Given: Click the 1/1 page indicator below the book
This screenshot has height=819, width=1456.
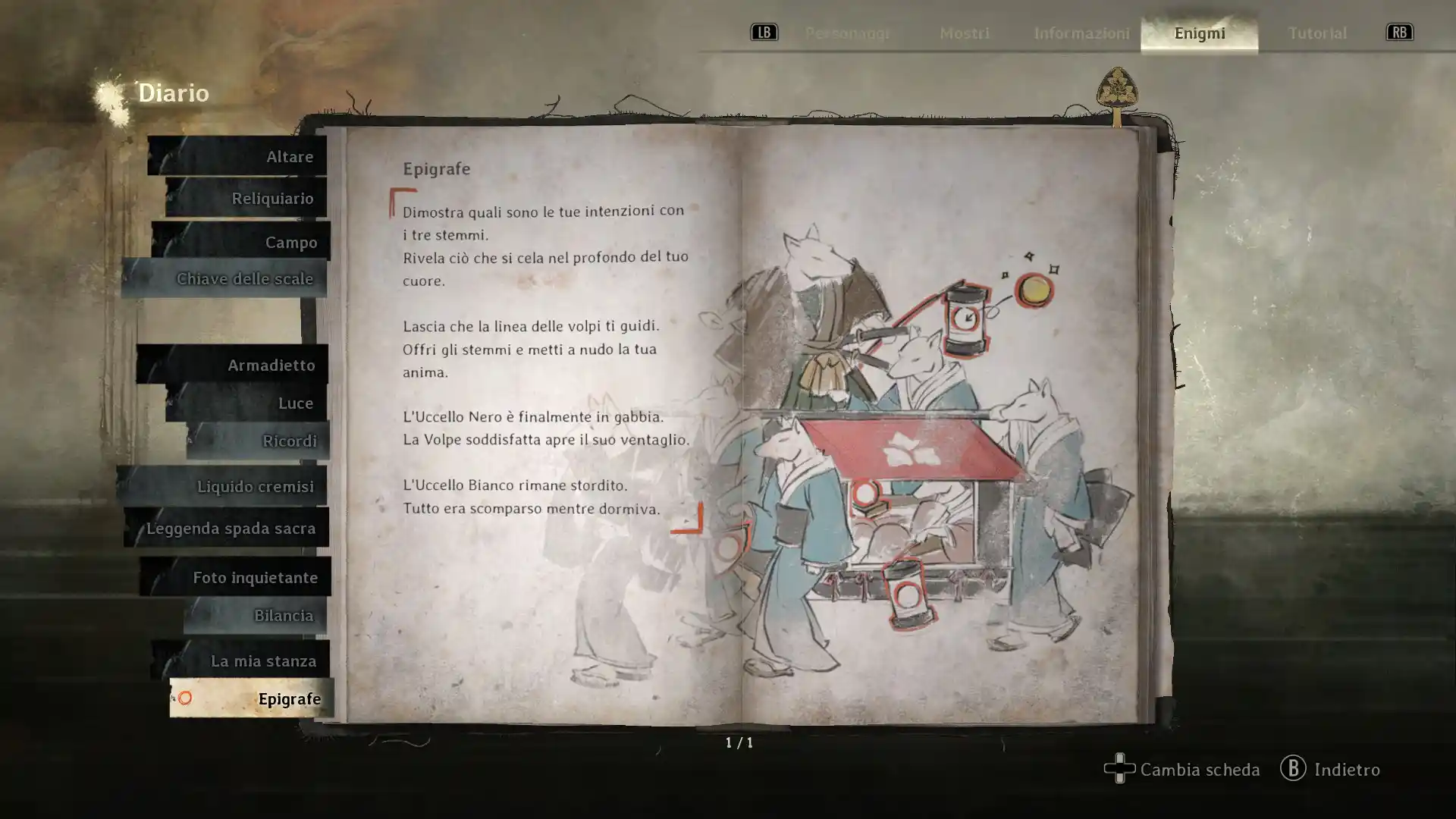Looking at the screenshot, I should [737, 744].
